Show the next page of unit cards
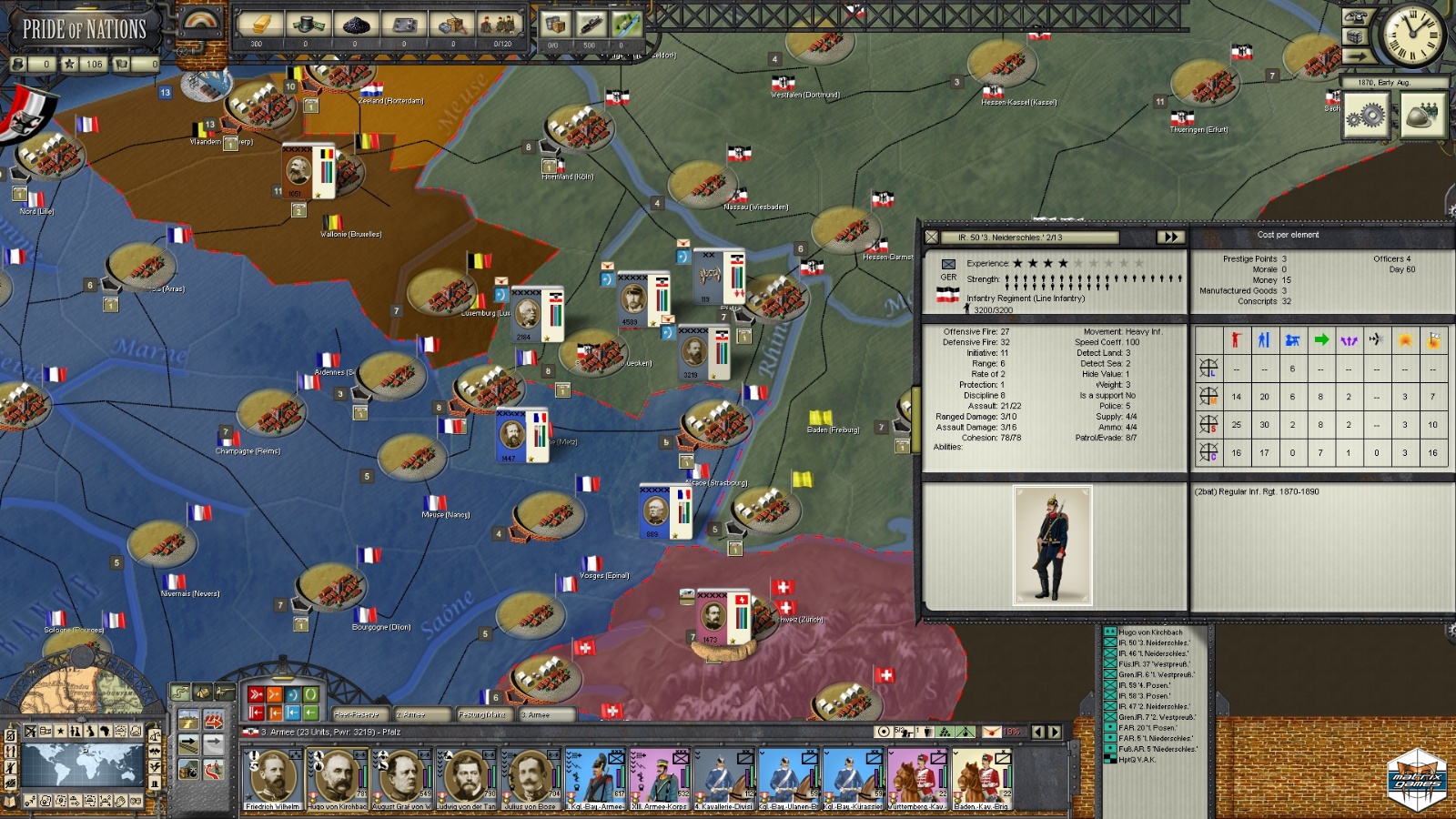The height and width of the screenshot is (819, 1456). tap(1055, 732)
